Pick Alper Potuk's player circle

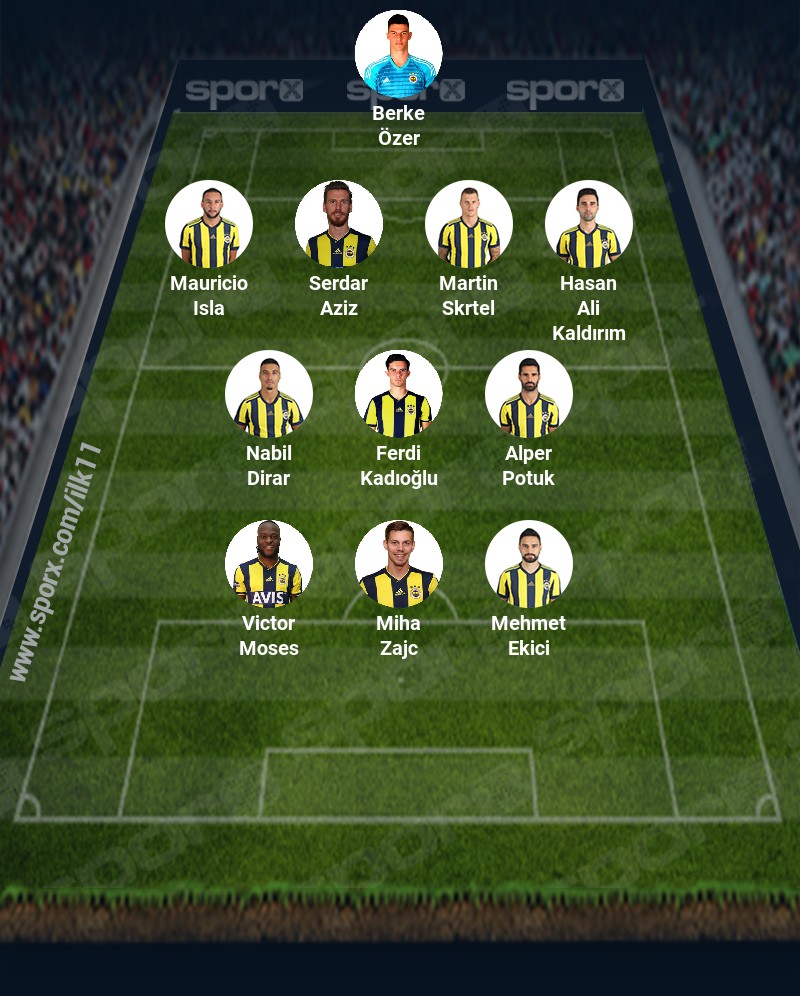(x=529, y=394)
